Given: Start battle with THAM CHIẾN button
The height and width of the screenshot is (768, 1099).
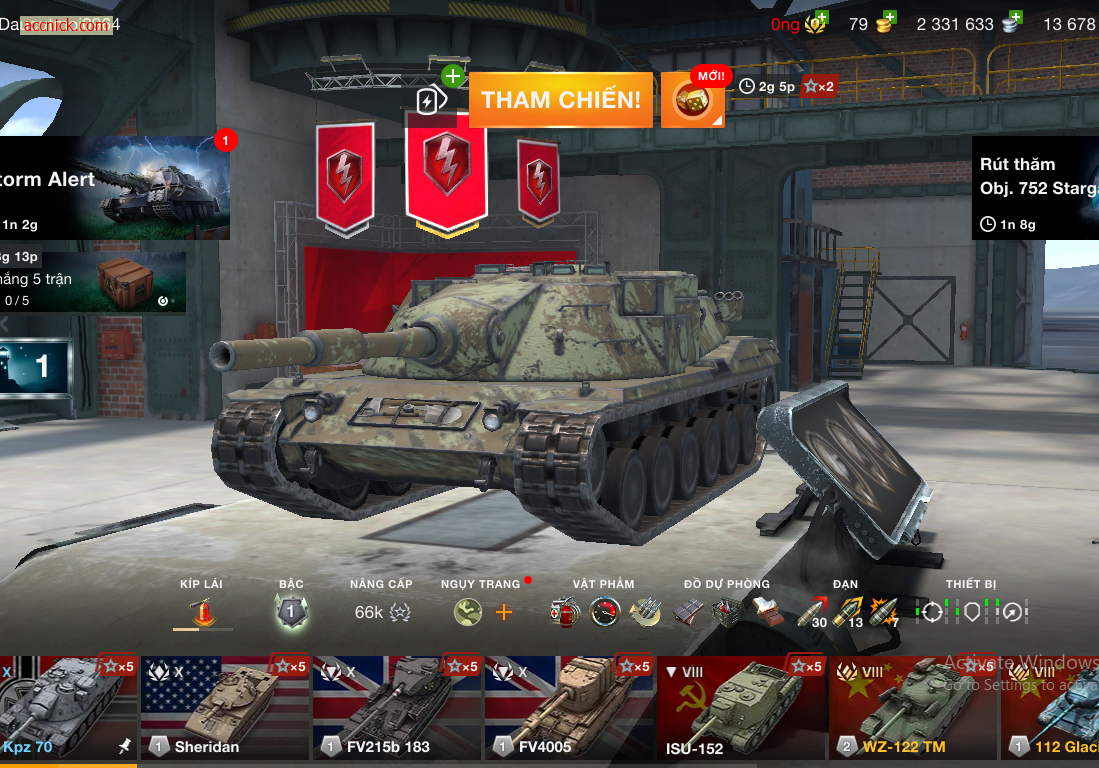Looking at the screenshot, I should (560, 100).
